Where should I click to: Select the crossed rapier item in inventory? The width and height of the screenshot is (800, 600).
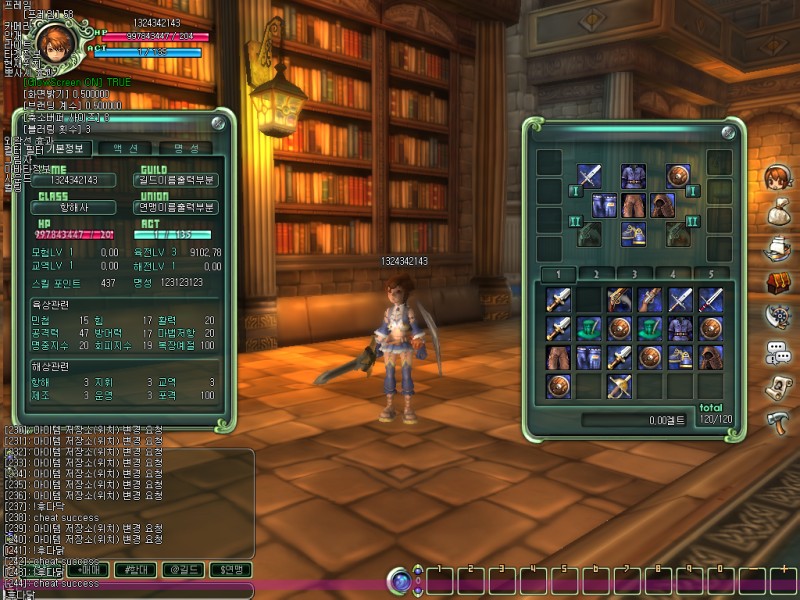point(620,385)
